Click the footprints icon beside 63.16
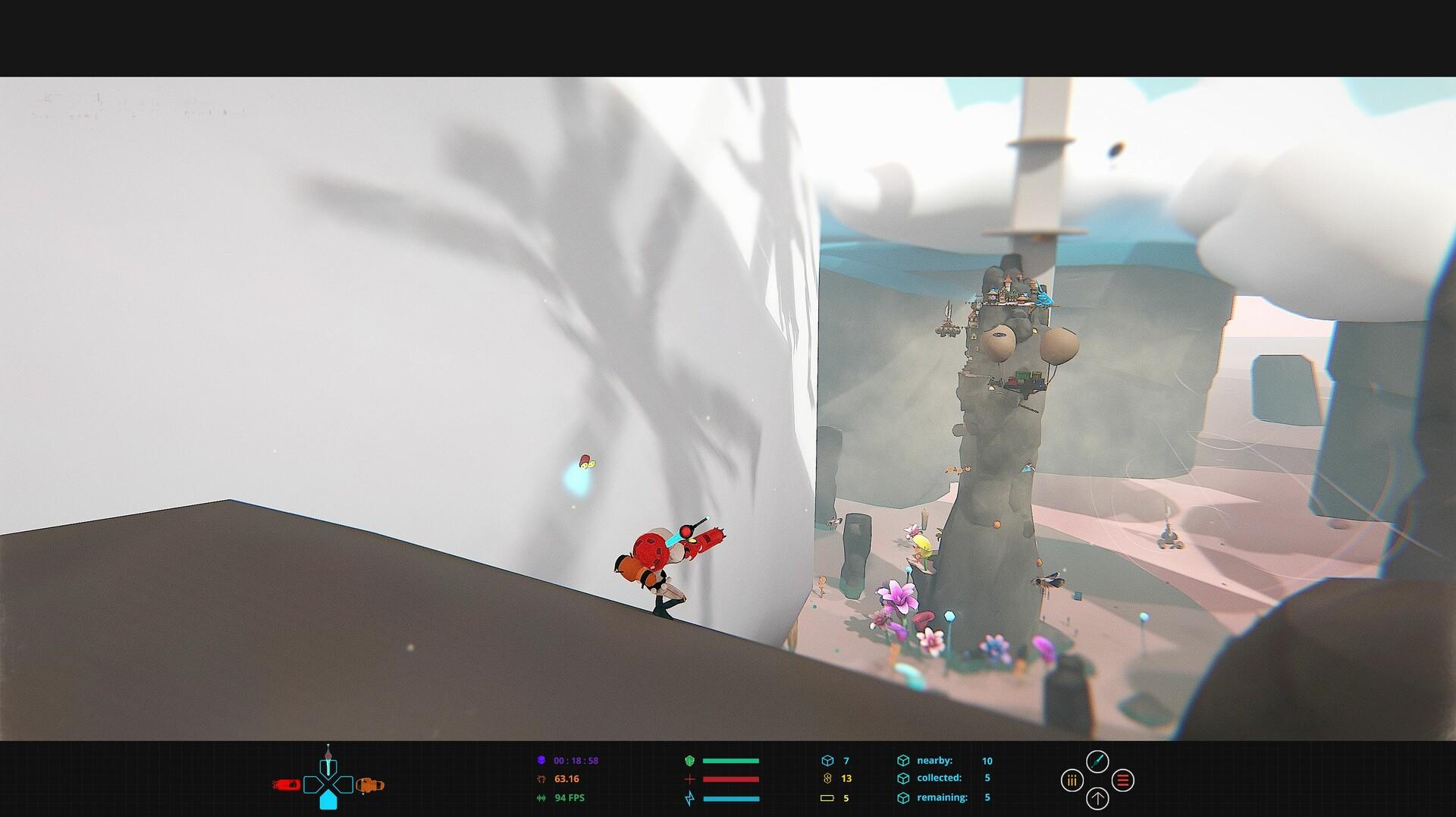This screenshot has height=817, width=1456. pyautogui.click(x=540, y=778)
